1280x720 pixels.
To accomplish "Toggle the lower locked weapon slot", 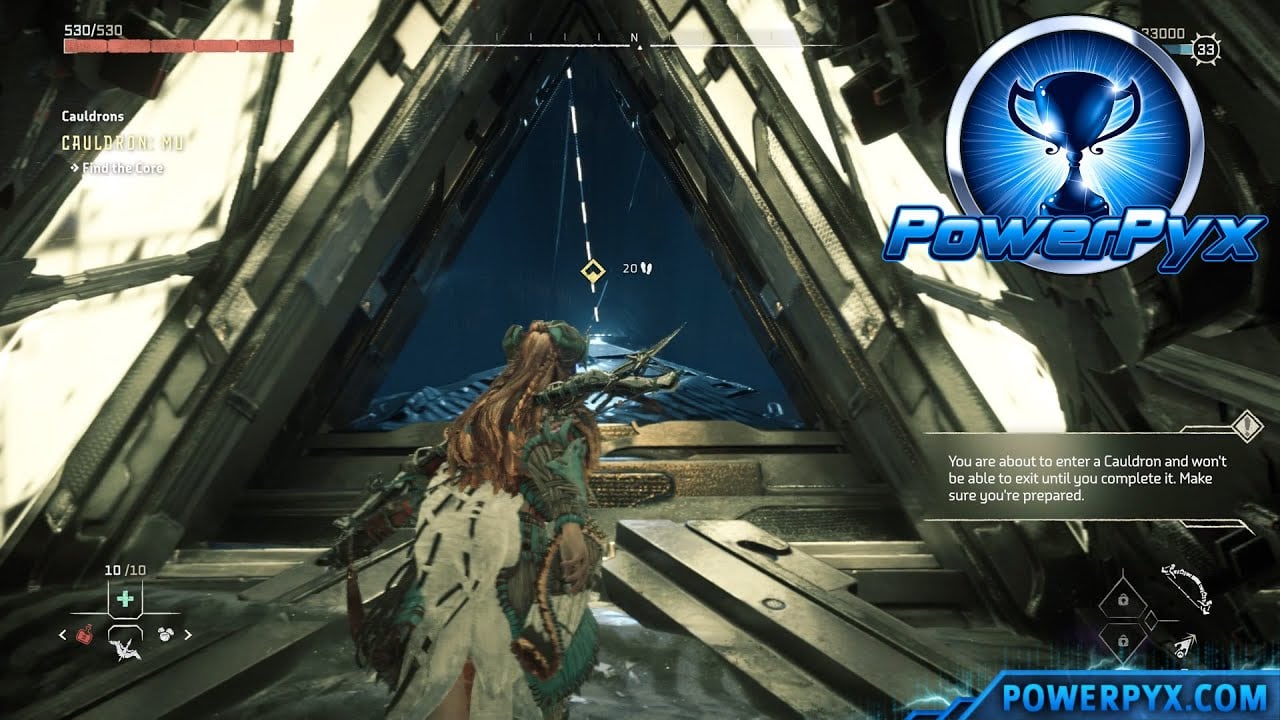I will coord(1124,640).
